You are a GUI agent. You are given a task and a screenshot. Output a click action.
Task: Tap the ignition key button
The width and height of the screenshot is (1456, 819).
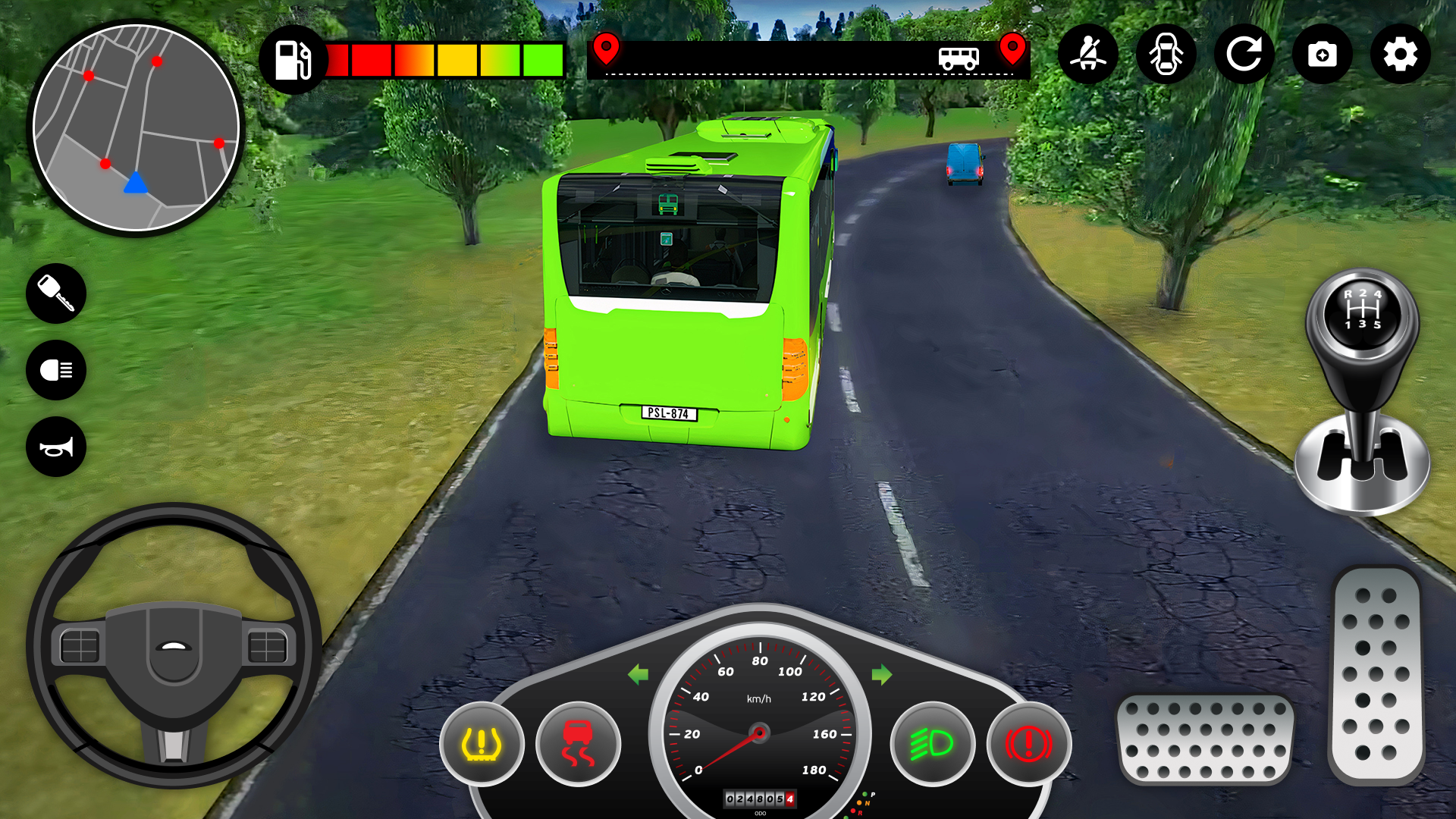point(56,293)
